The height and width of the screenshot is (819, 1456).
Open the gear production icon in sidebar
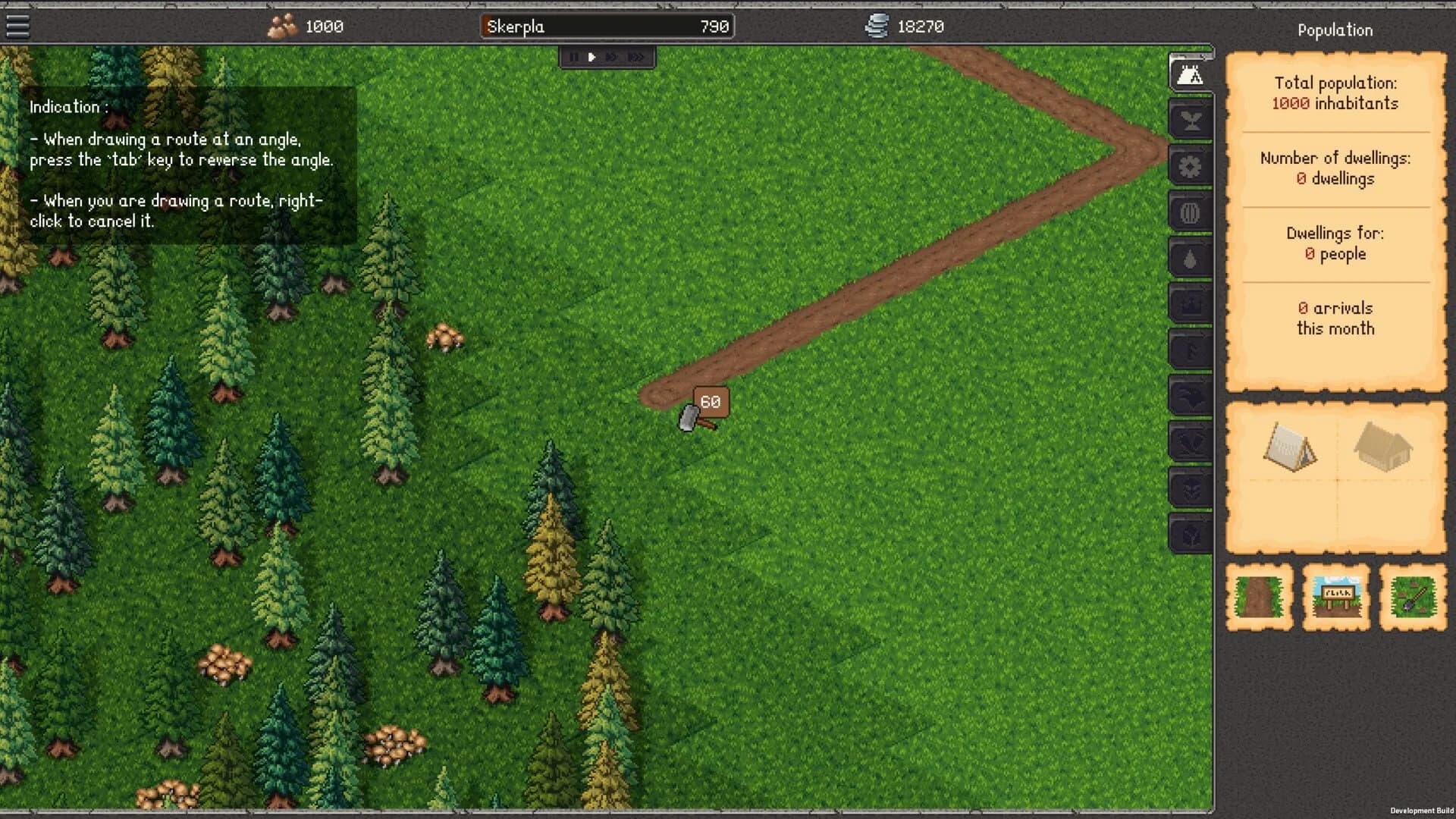coord(1190,167)
